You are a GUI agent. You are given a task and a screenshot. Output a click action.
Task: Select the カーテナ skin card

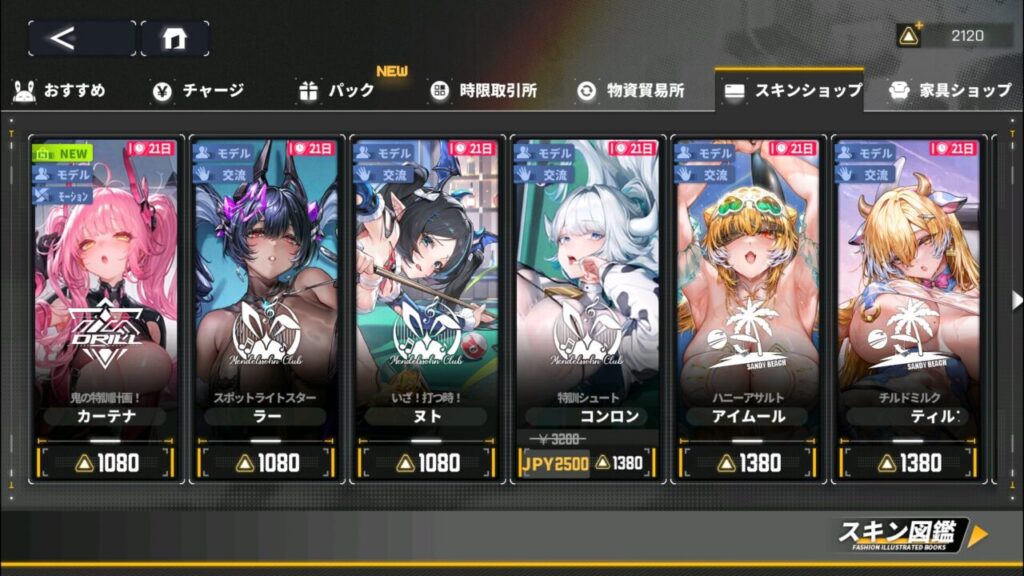107,290
